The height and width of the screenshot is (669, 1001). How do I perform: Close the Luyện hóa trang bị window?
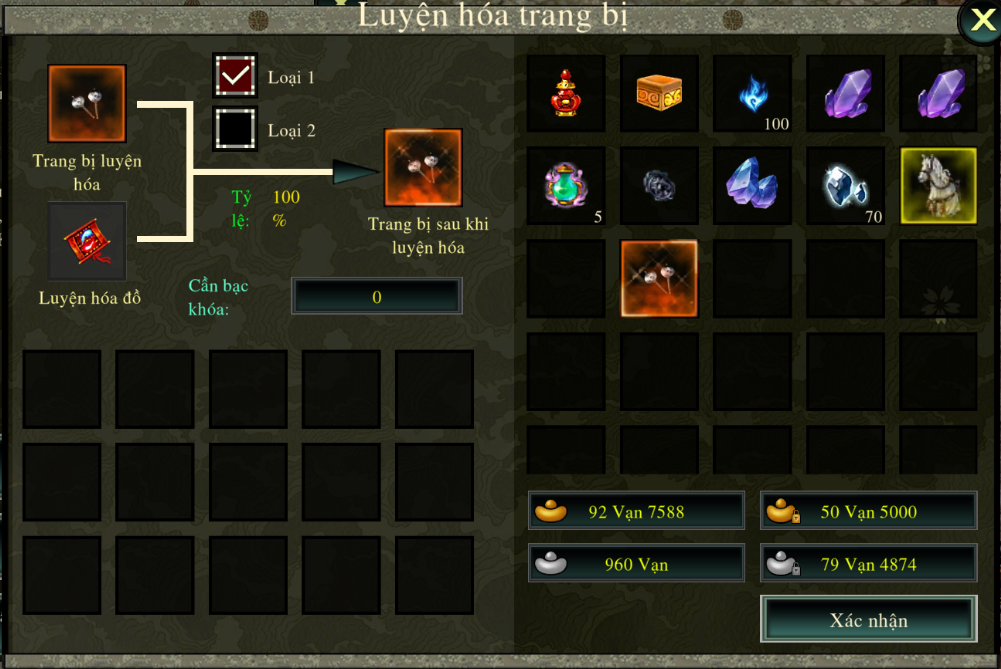tap(977, 21)
